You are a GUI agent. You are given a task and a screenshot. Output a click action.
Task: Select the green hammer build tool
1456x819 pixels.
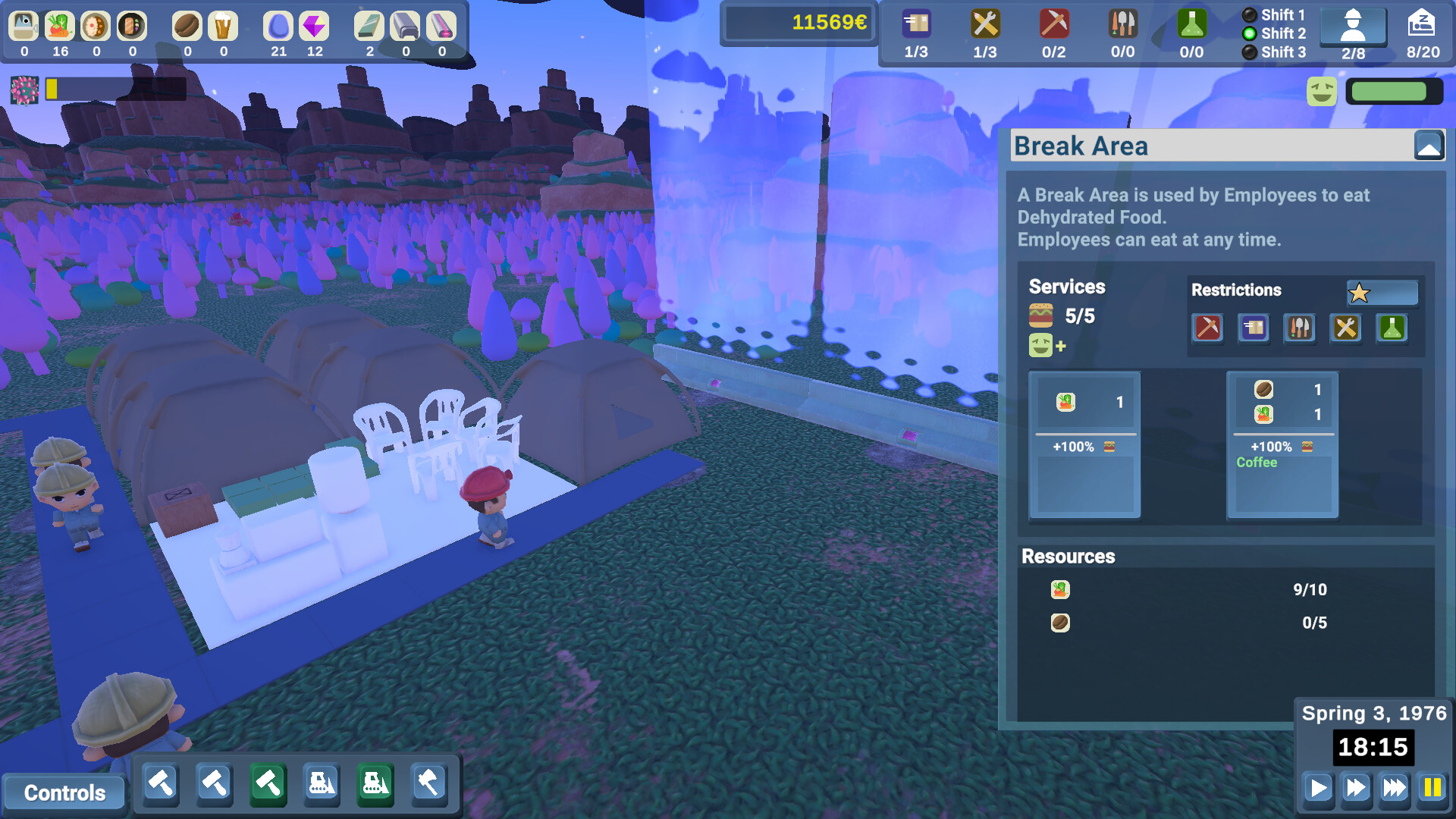point(267,783)
